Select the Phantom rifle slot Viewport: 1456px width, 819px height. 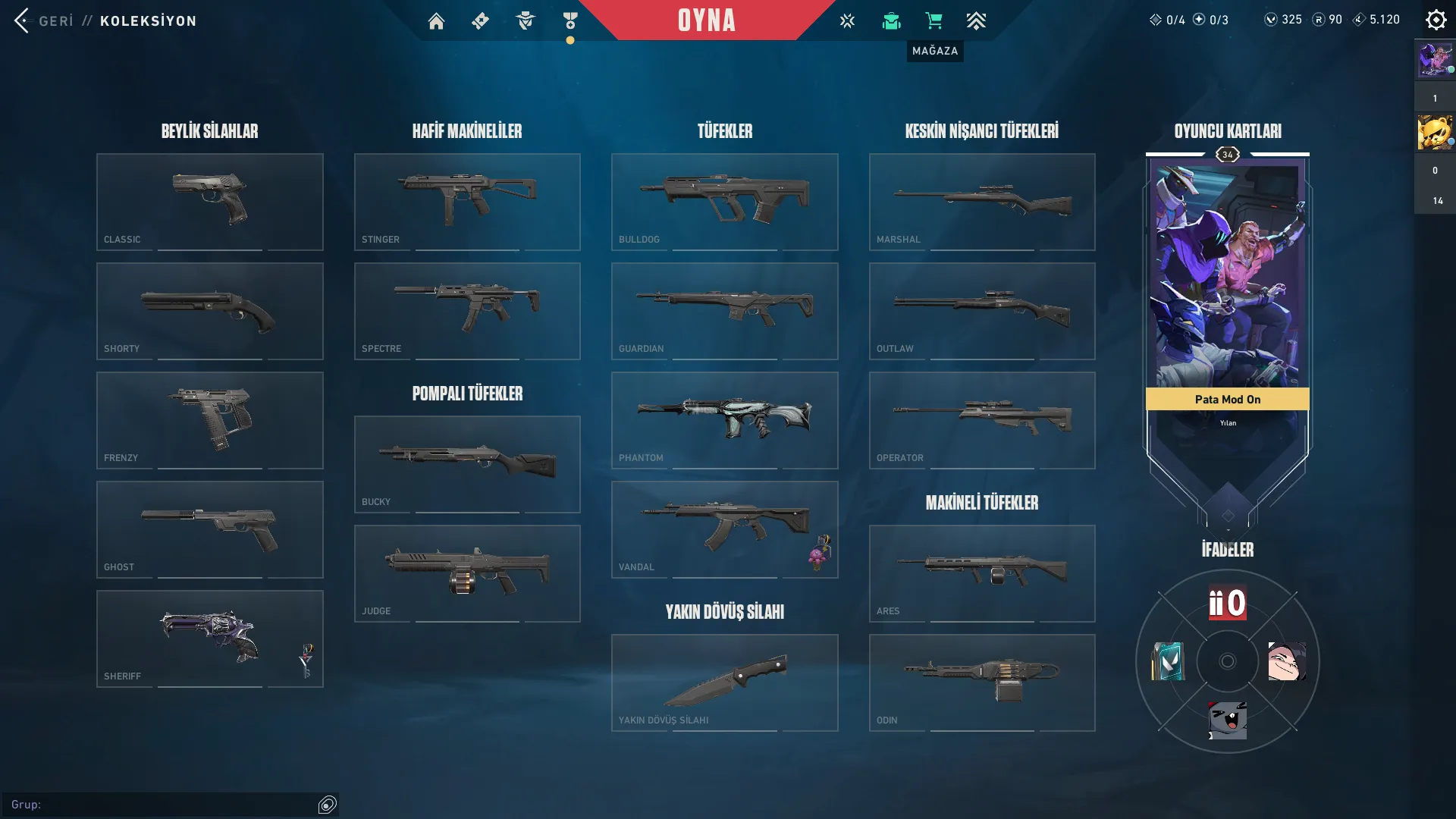[724, 420]
